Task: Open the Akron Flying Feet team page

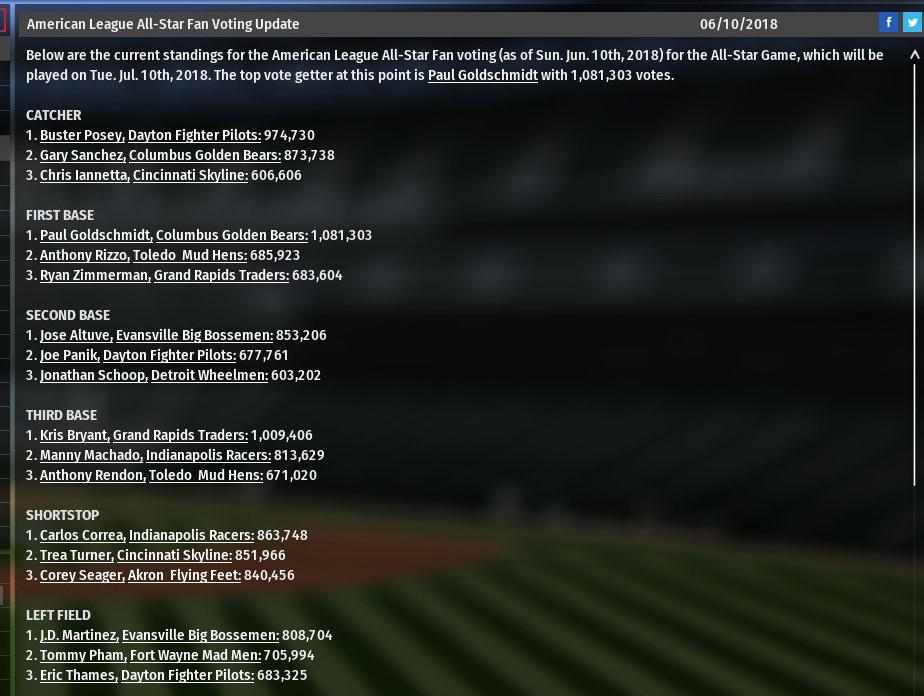Action: 184,575
